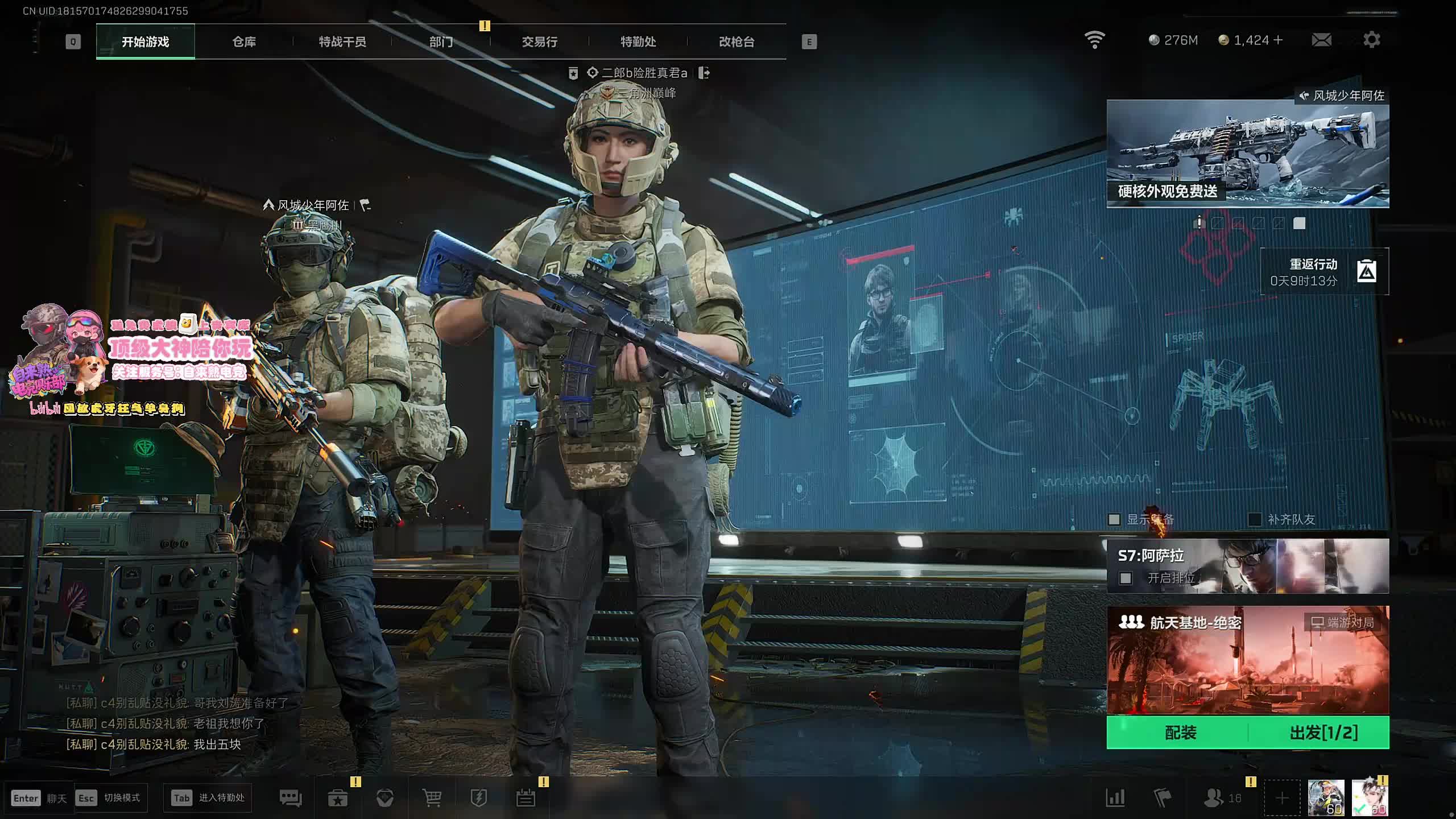Open the shopping cart store icon
Screen dimensions: 1456x819
(432, 798)
